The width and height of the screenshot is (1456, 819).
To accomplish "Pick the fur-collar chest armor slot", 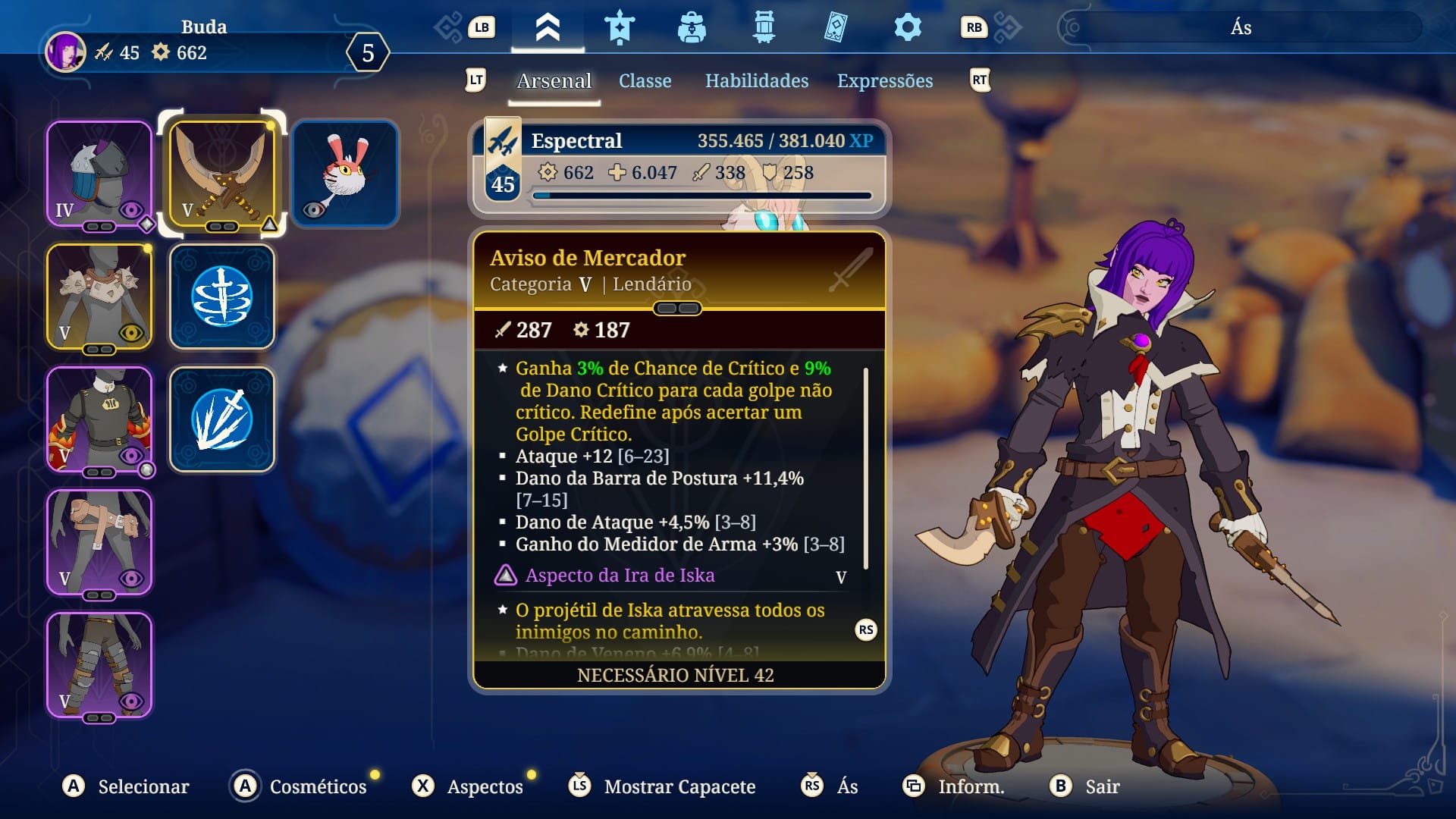I will click(99, 297).
